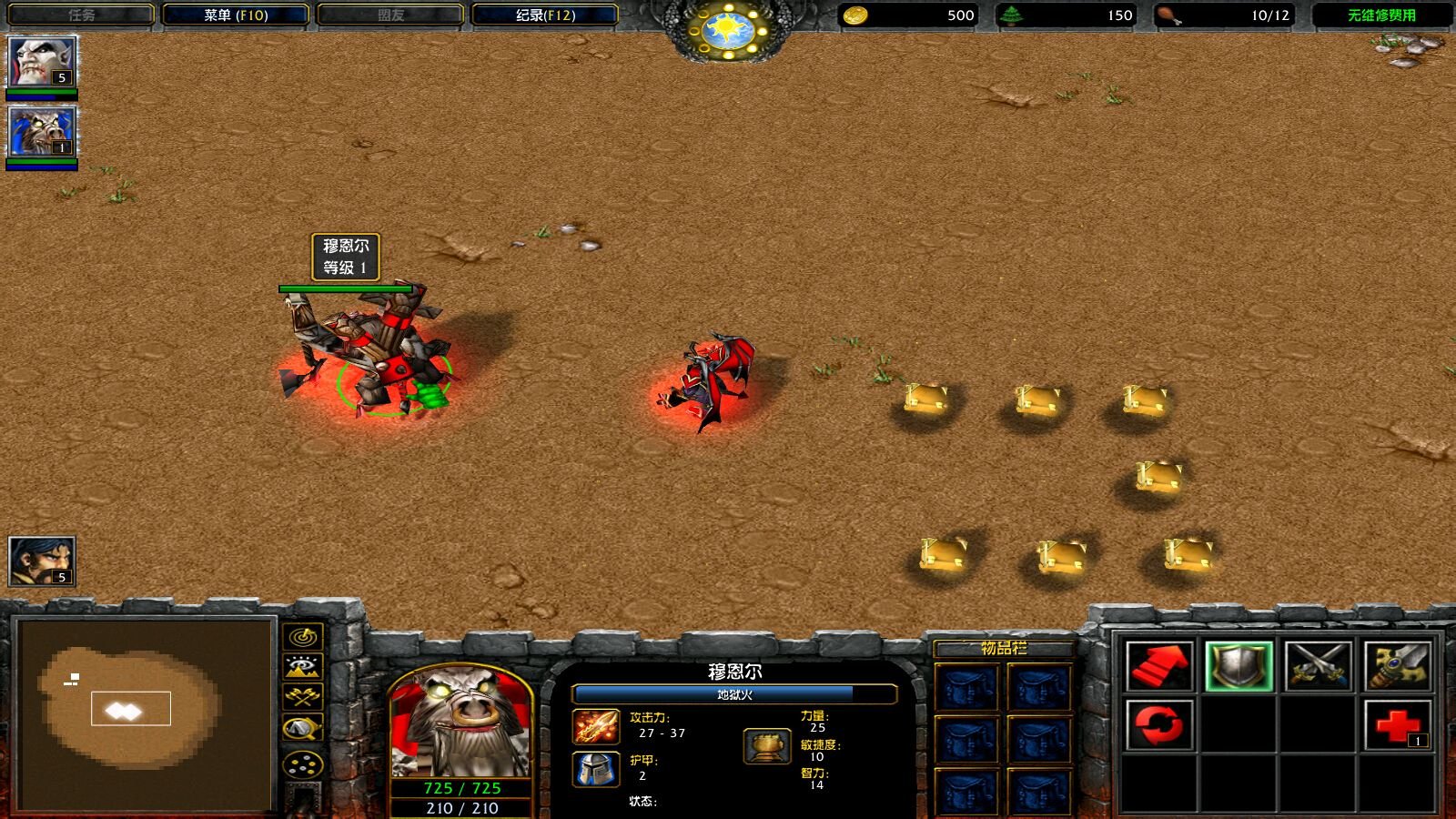Activate the sword Attack command
The height and width of the screenshot is (819, 1456).
1398,666
